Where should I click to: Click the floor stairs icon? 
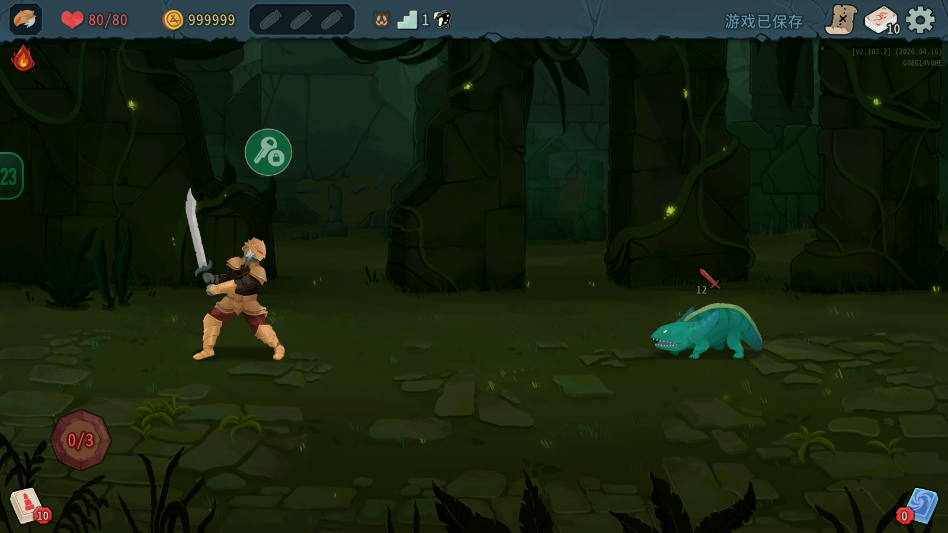tap(407, 20)
